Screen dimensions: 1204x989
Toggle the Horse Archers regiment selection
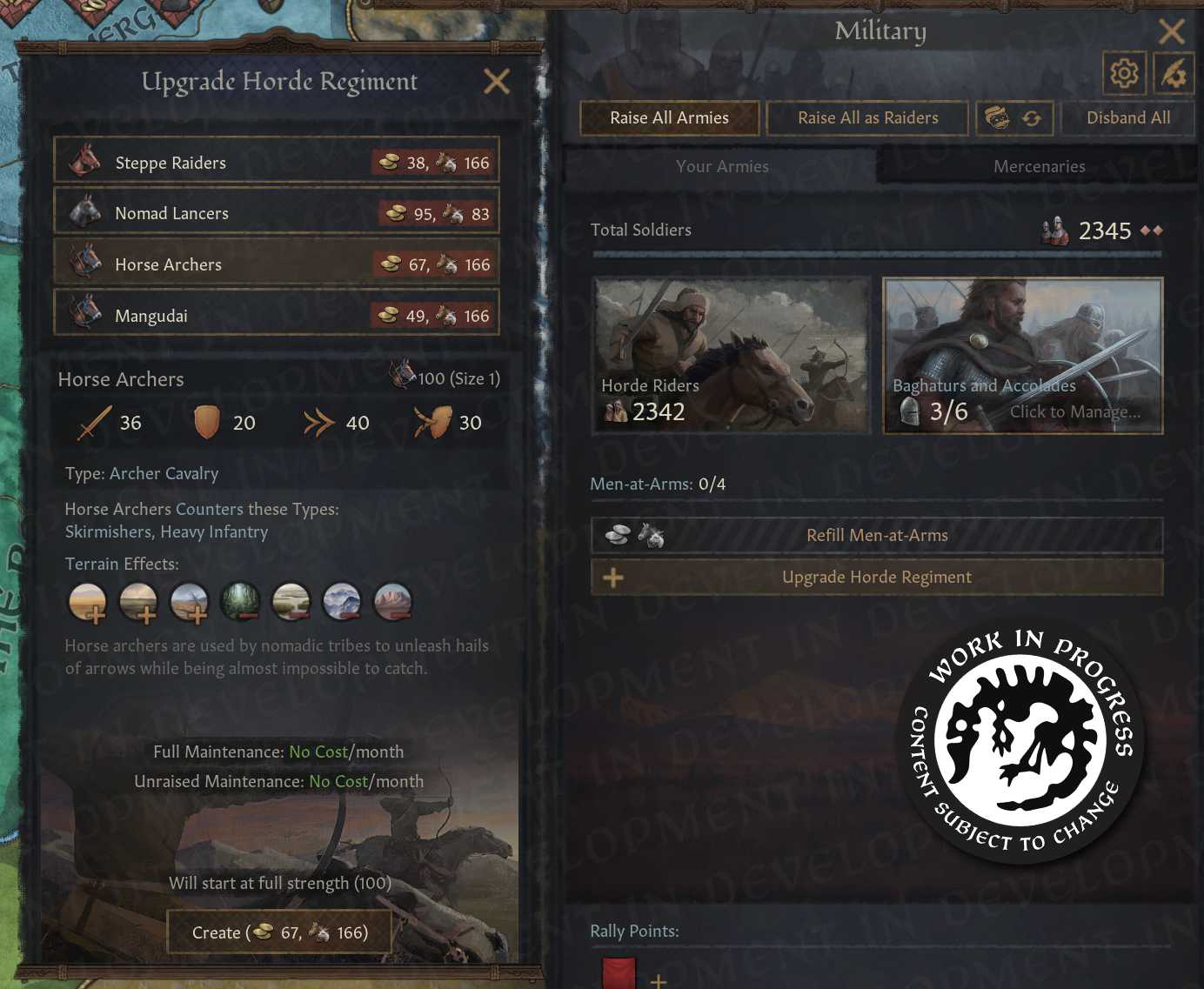click(x=276, y=263)
